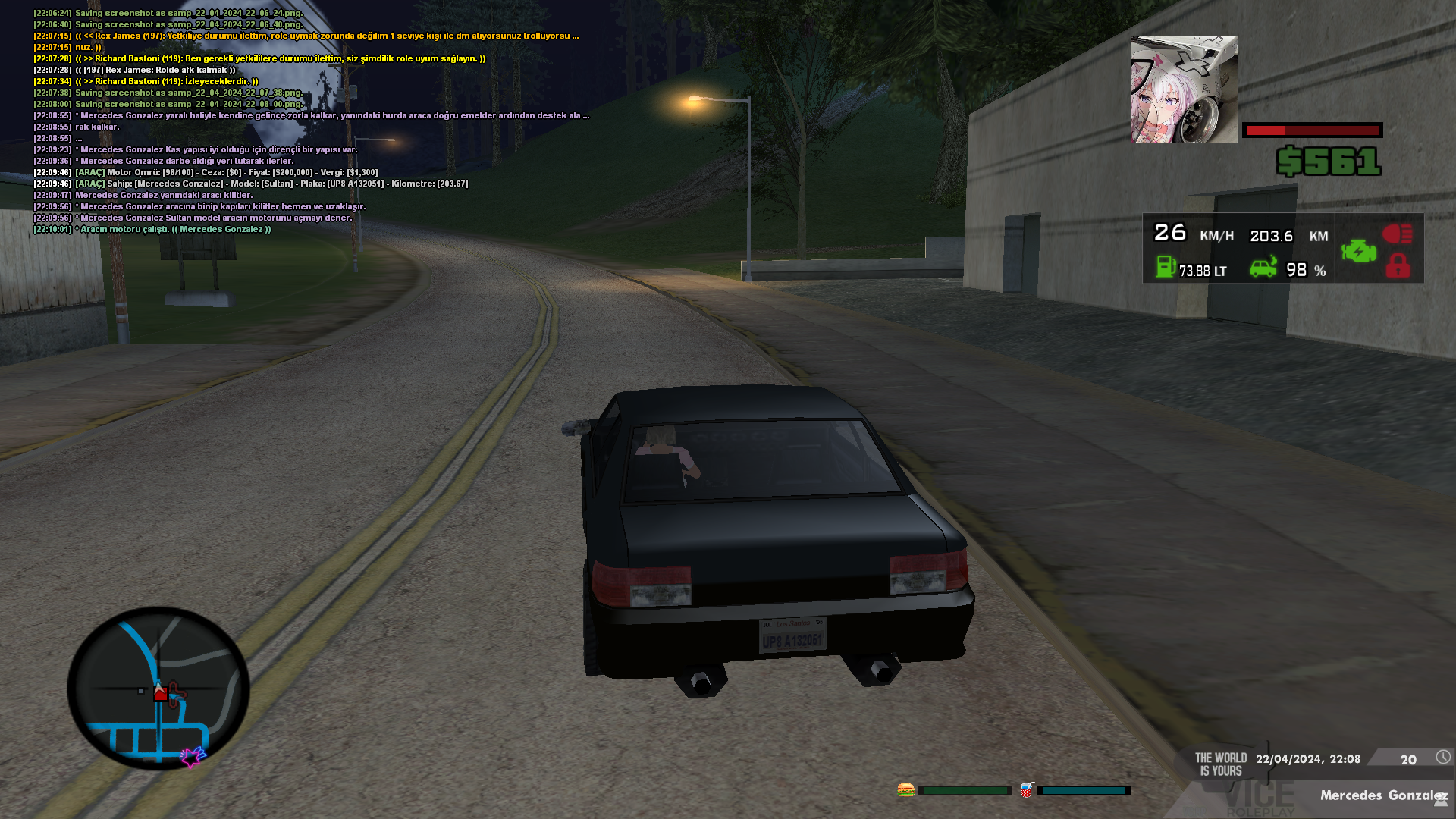The image size is (1456, 819).
Task: Click the green car condition icon
Action: point(1263,268)
